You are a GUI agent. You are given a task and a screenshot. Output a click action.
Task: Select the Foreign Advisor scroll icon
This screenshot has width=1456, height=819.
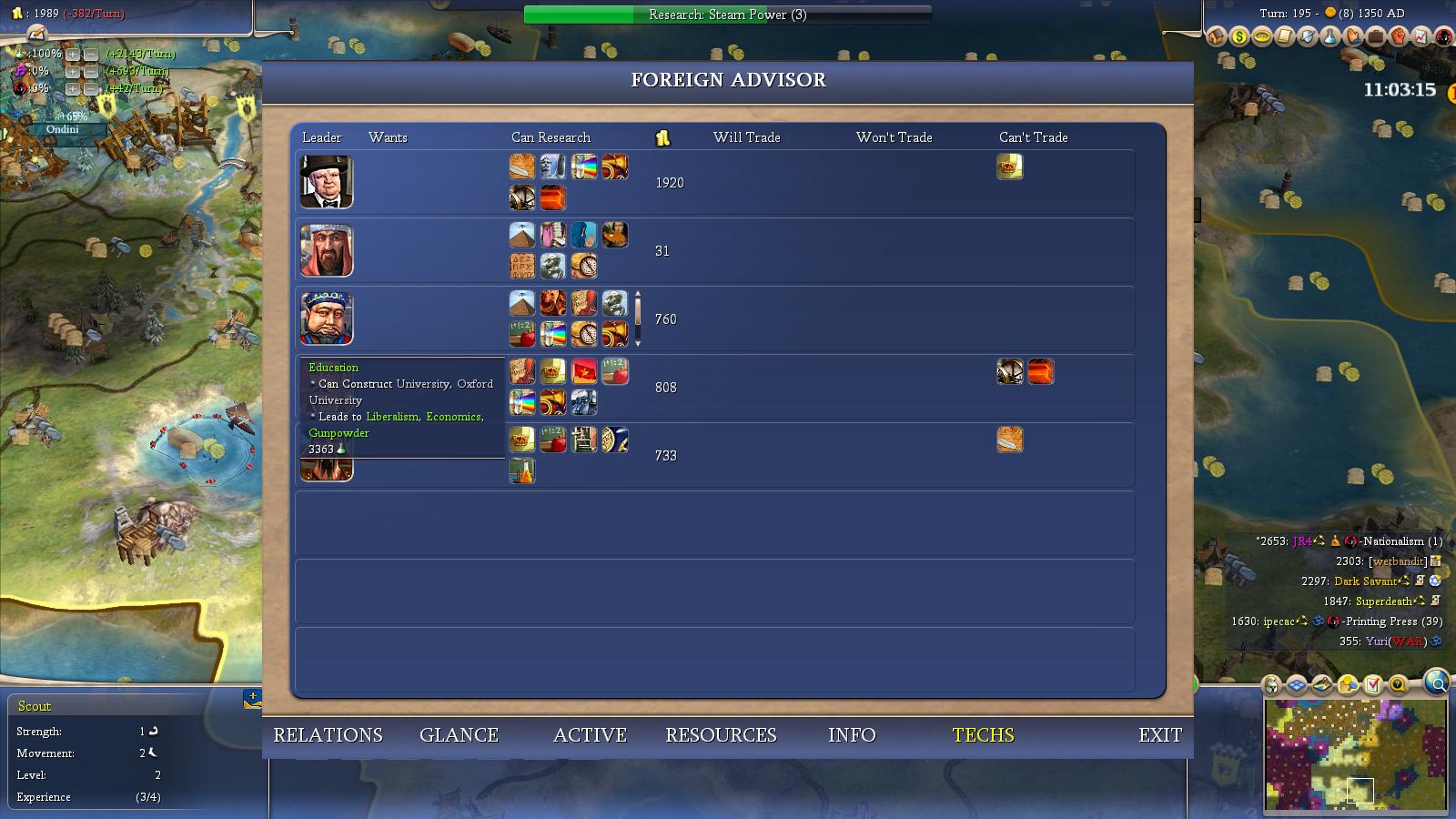[x=1283, y=38]
